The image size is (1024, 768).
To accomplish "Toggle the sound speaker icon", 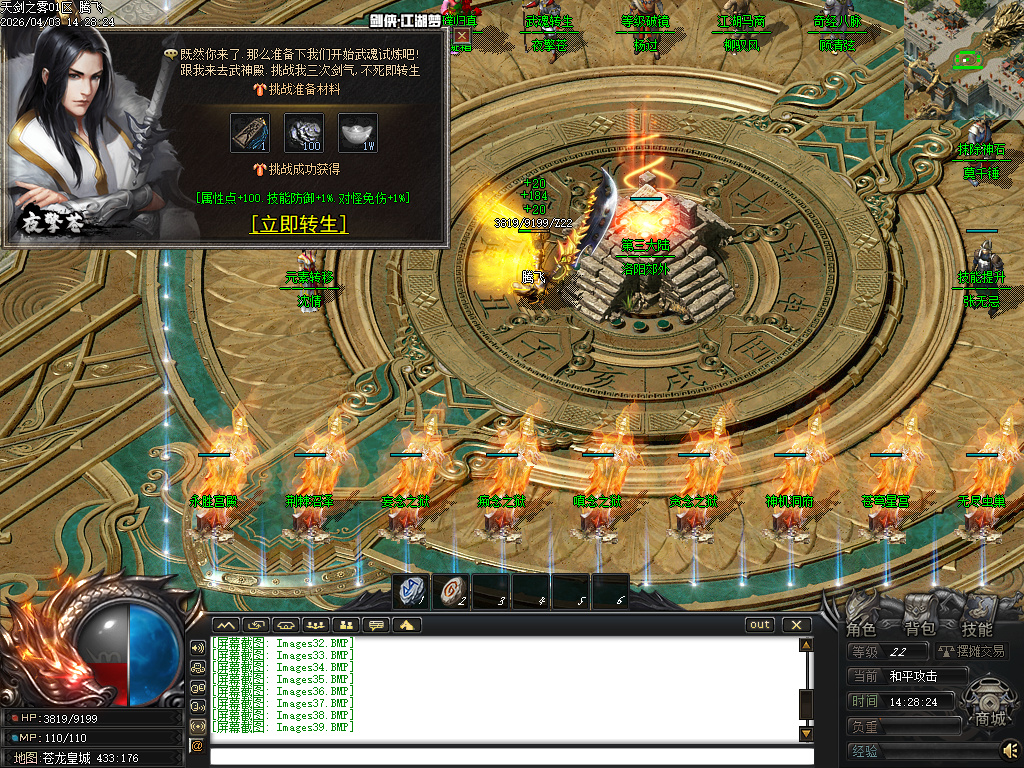I will coord(1010,749).
